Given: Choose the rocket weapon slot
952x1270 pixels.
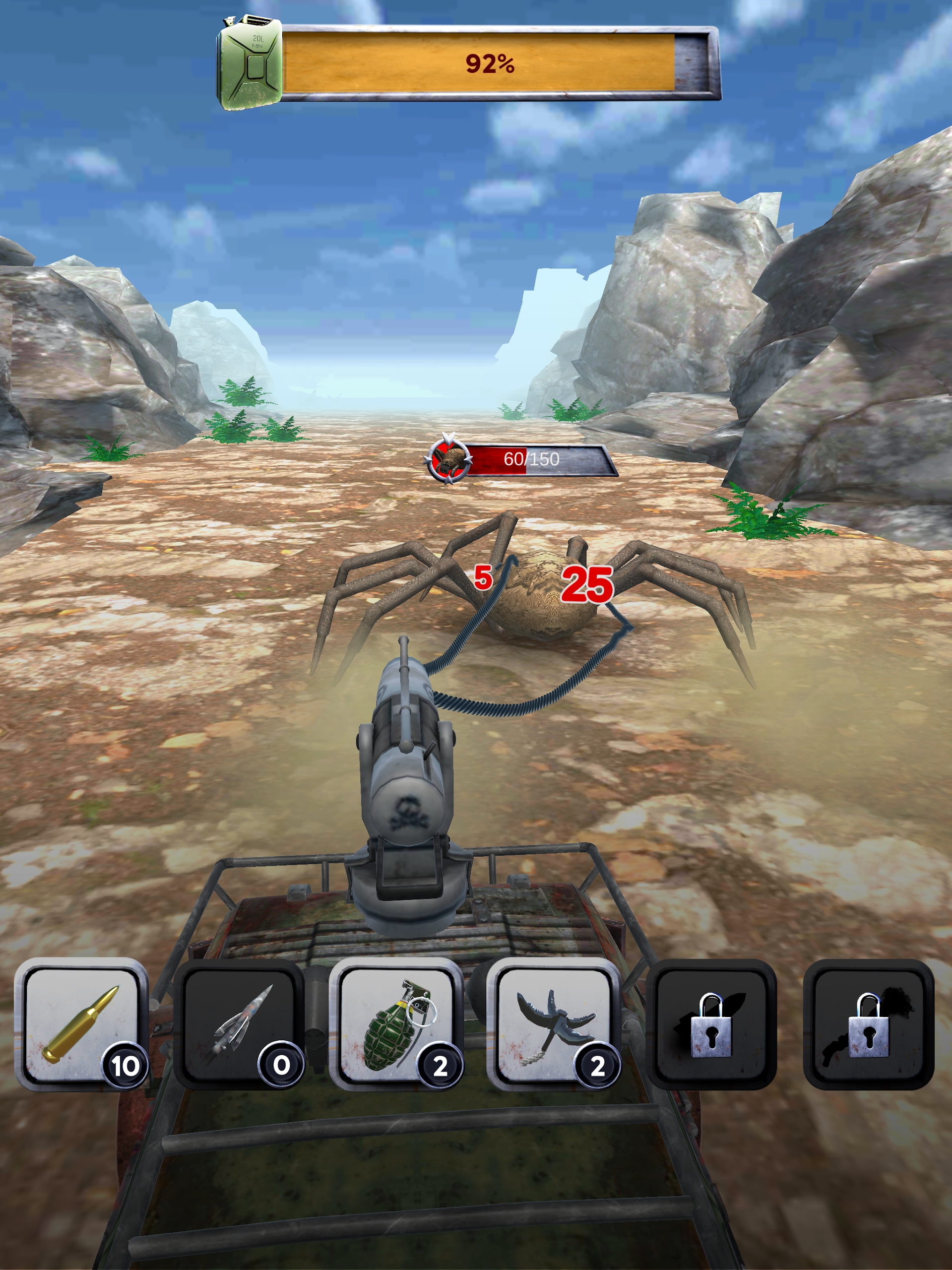Looking at the screenshot, I should pos(239,1024).
